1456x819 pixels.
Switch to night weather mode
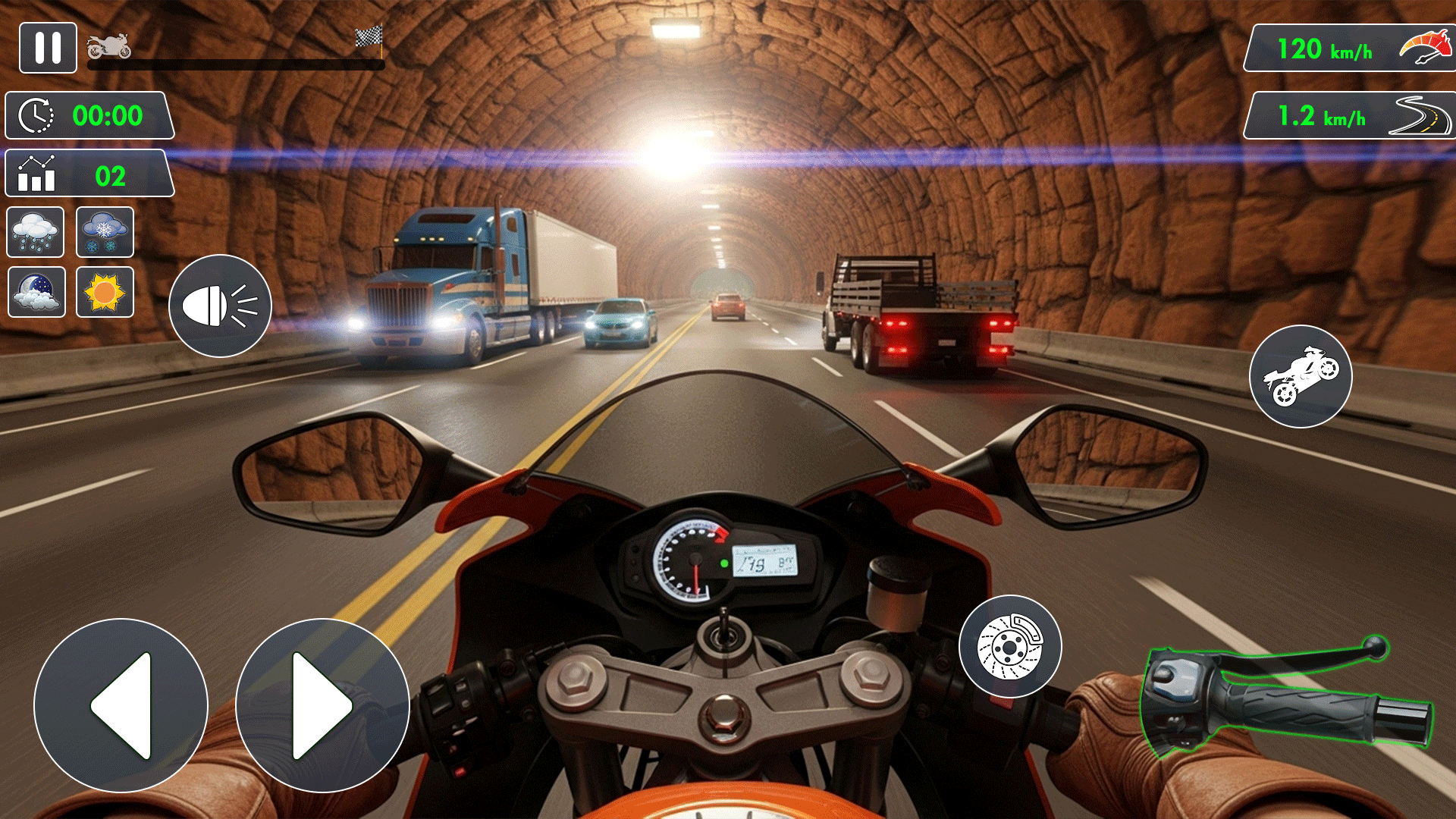coord(36,293)
